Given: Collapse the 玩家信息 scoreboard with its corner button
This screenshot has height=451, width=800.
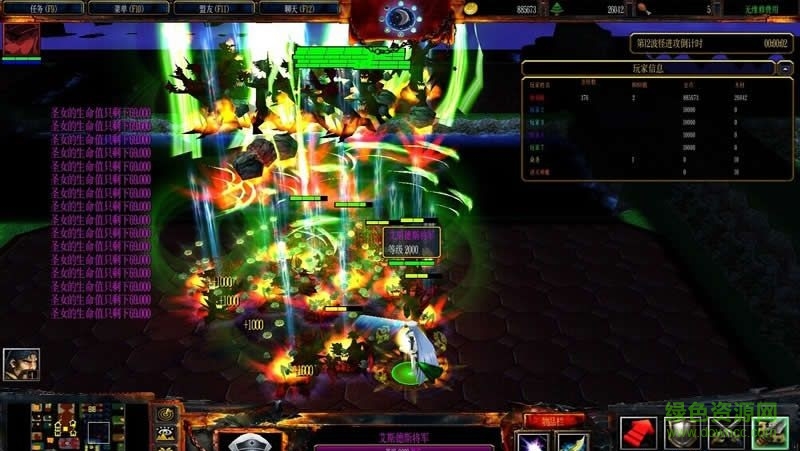Looking at the screenshot, I should pyautogui.click(x=785, y=68).
